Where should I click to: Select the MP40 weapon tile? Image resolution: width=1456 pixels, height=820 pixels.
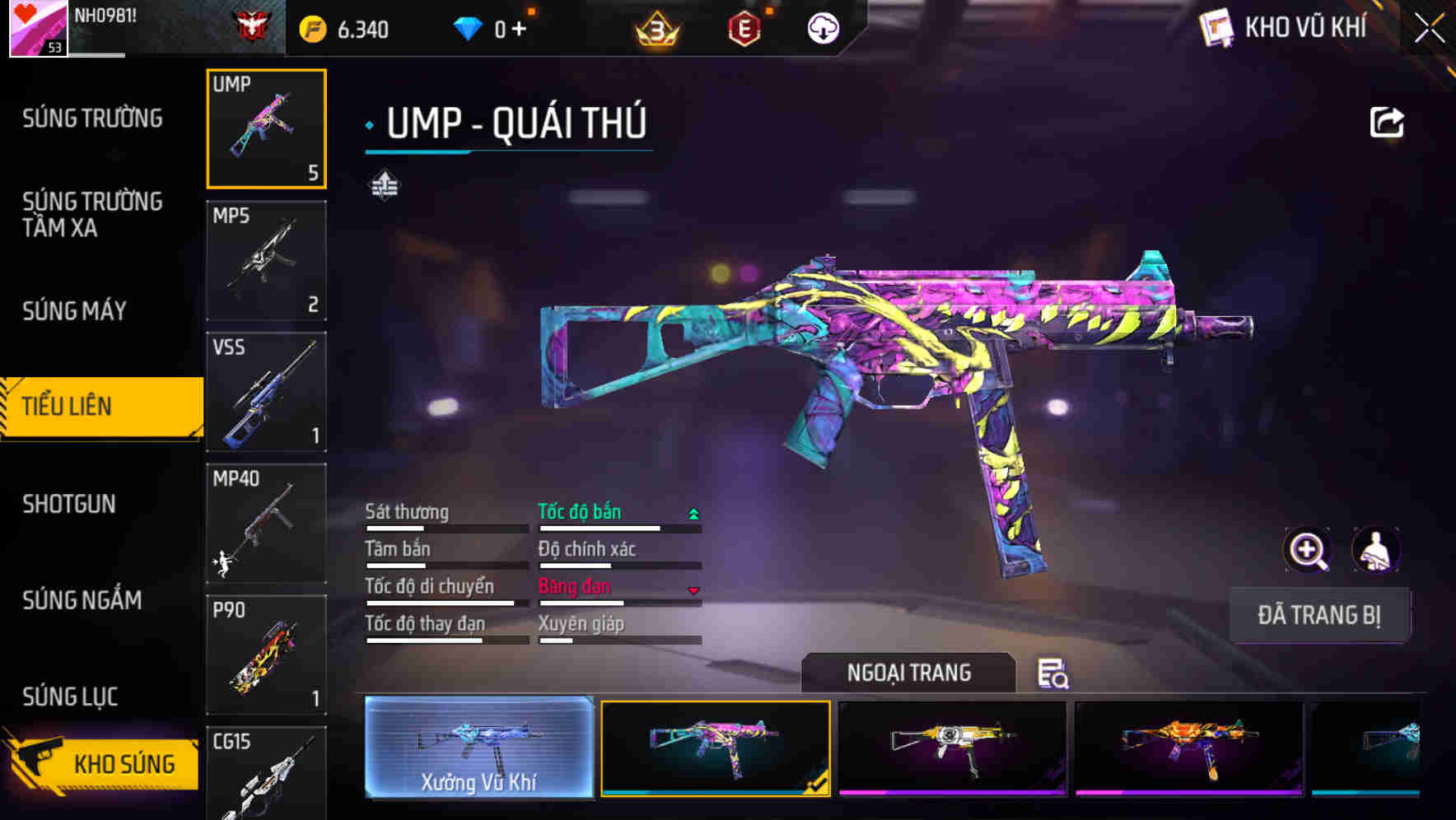[266, 524]
